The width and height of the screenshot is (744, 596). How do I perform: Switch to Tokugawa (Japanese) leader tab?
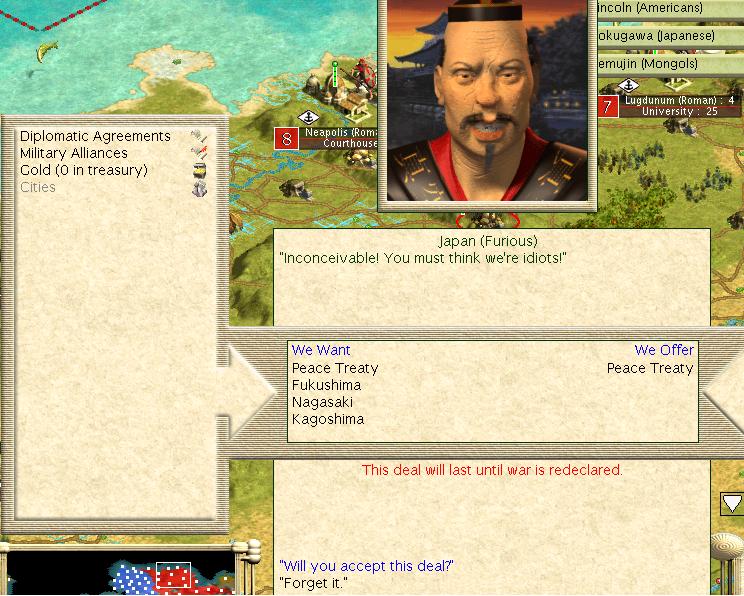tap(660, 36)
